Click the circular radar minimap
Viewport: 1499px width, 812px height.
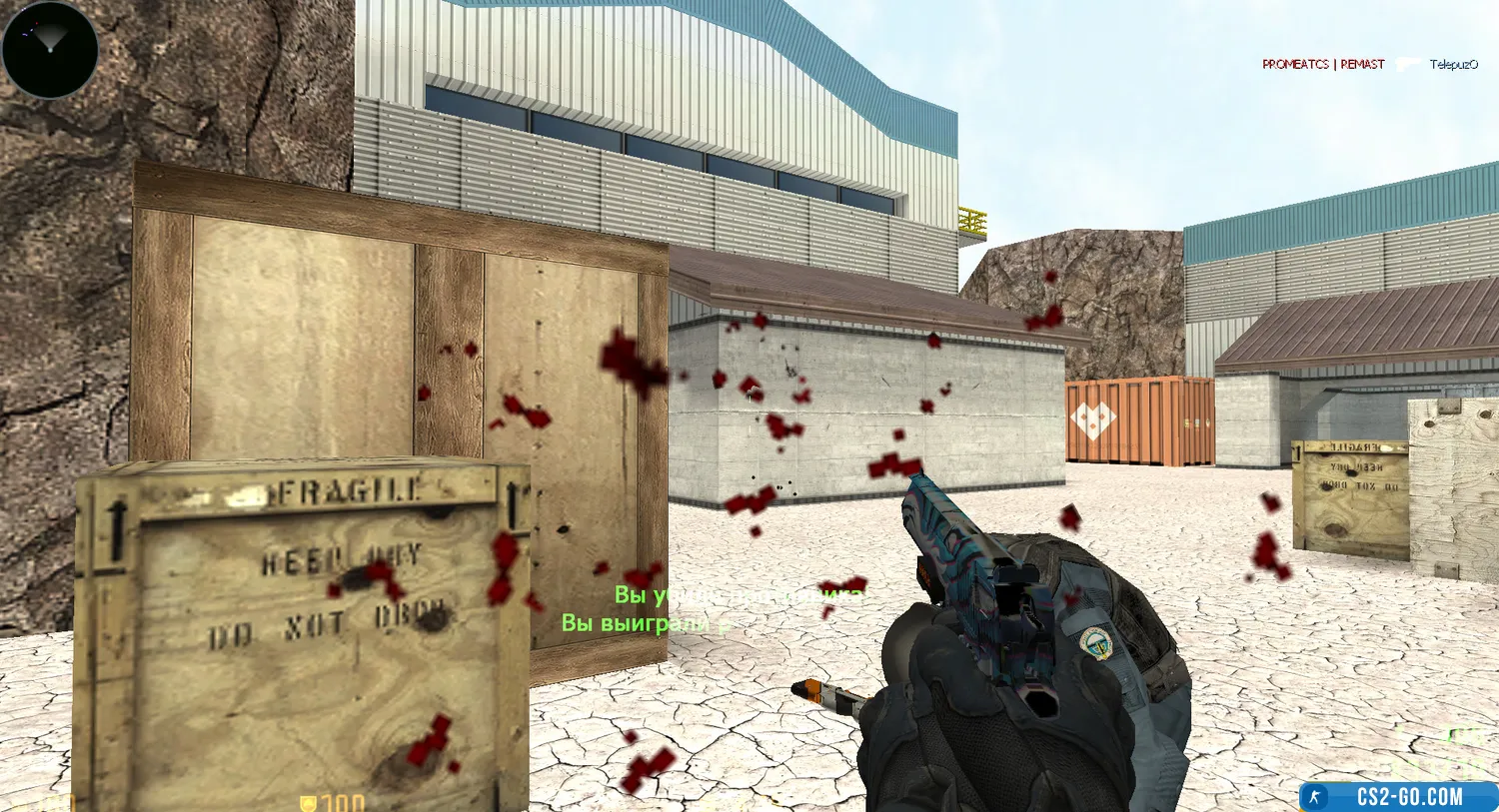[x=50, y=50]
